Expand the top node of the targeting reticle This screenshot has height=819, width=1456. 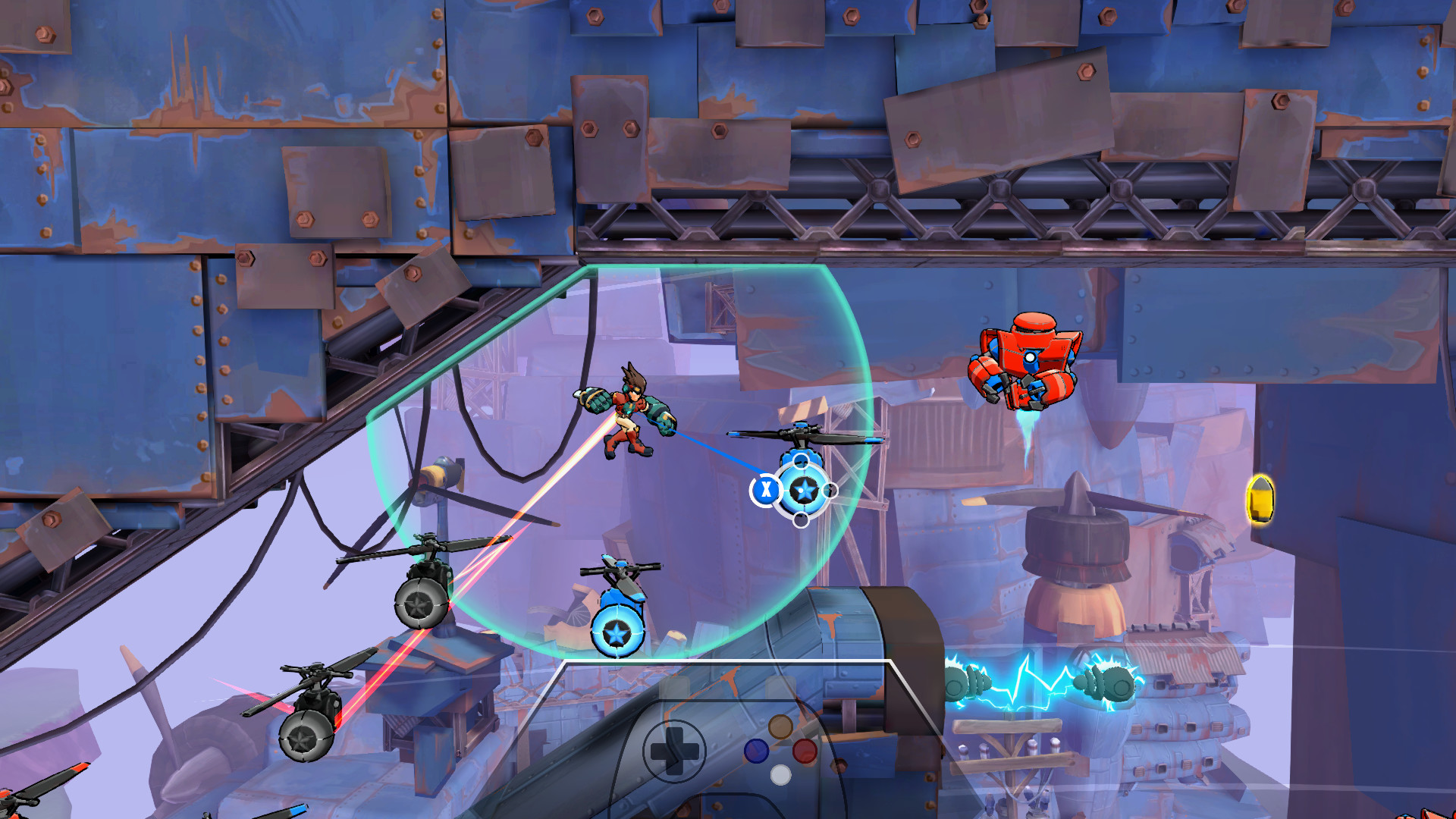801,460
